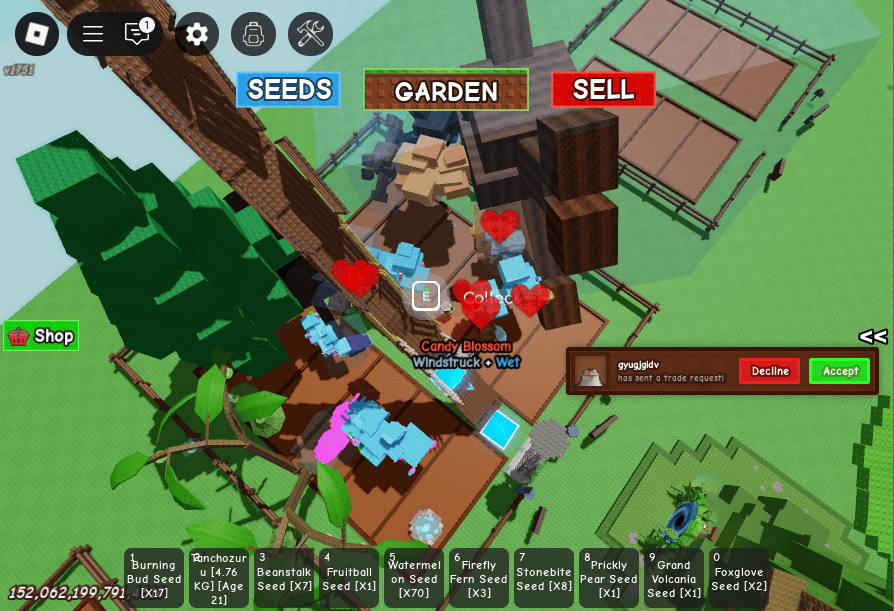Accept the trade request from gyugjgldv
The image size is (894, 611).
839,371
